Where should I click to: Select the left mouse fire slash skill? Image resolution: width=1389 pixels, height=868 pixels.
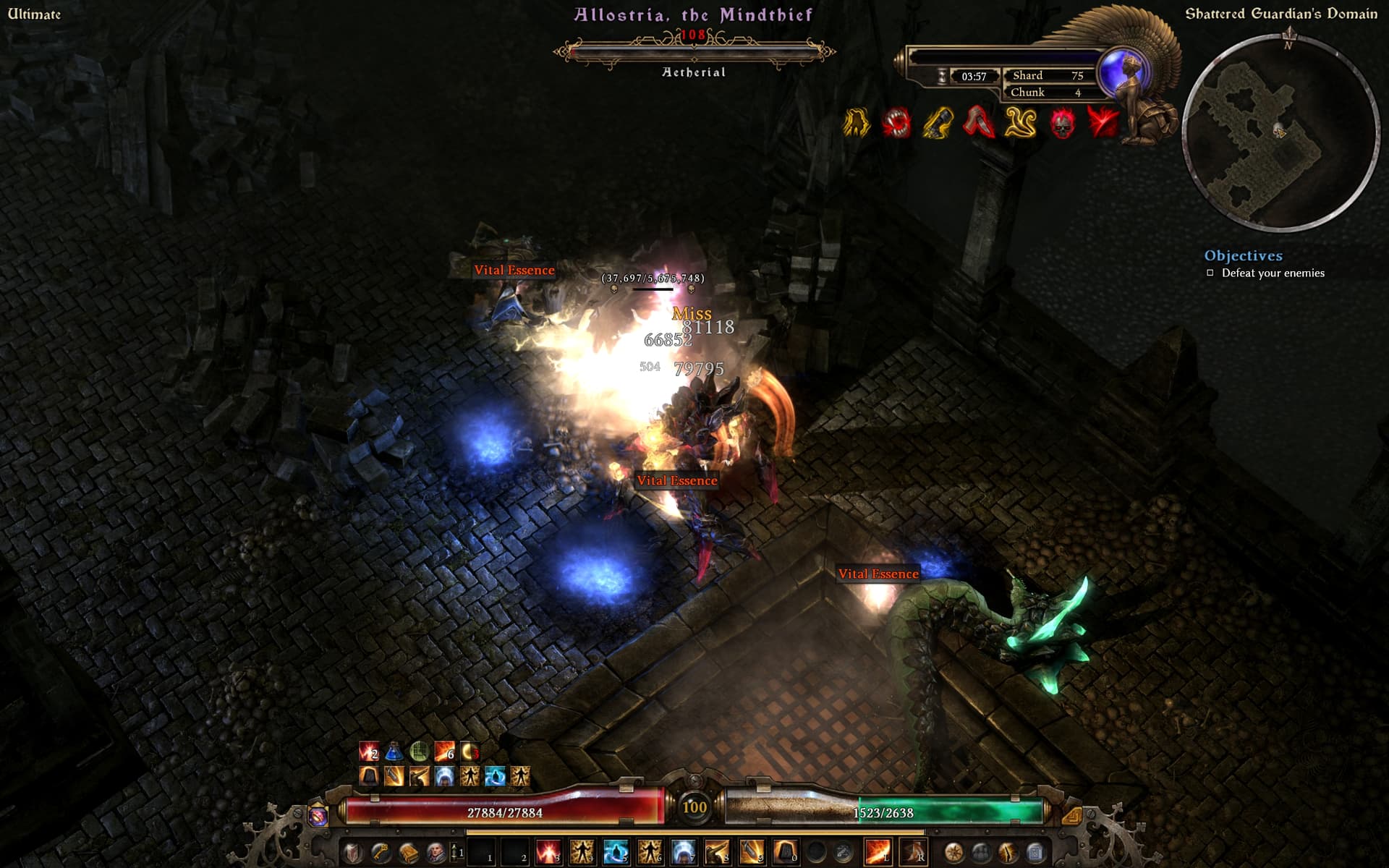pyautogui.click(x=877, y=852)
